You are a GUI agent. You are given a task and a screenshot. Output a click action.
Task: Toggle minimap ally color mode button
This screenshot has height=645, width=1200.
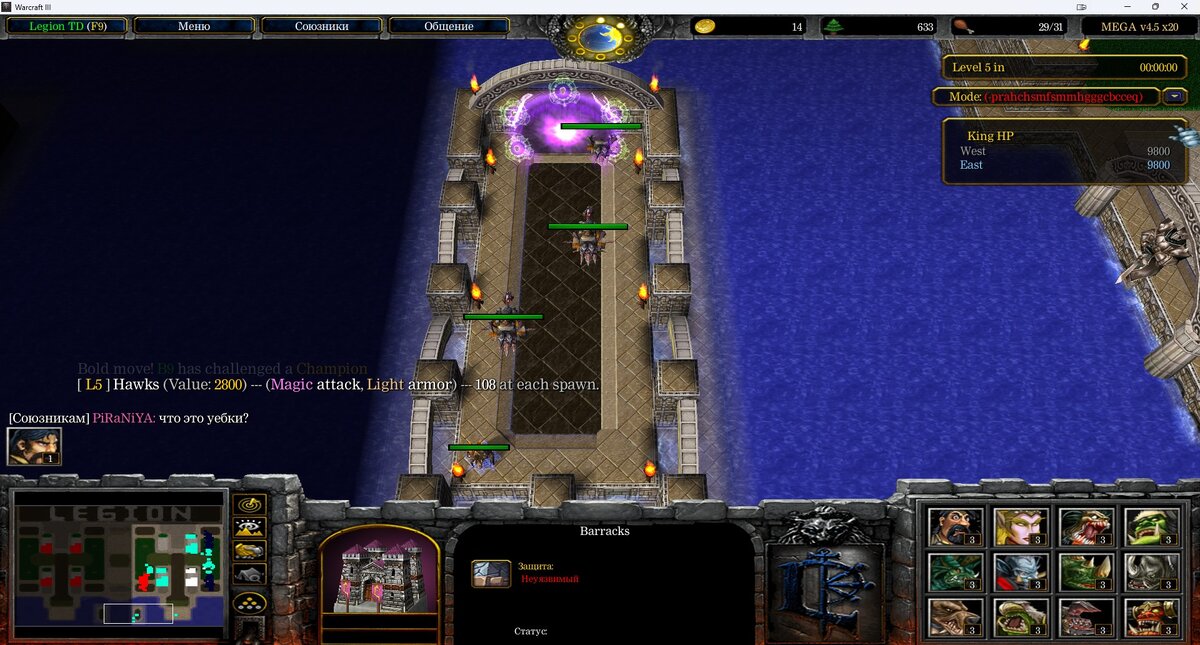coord(249,550)
